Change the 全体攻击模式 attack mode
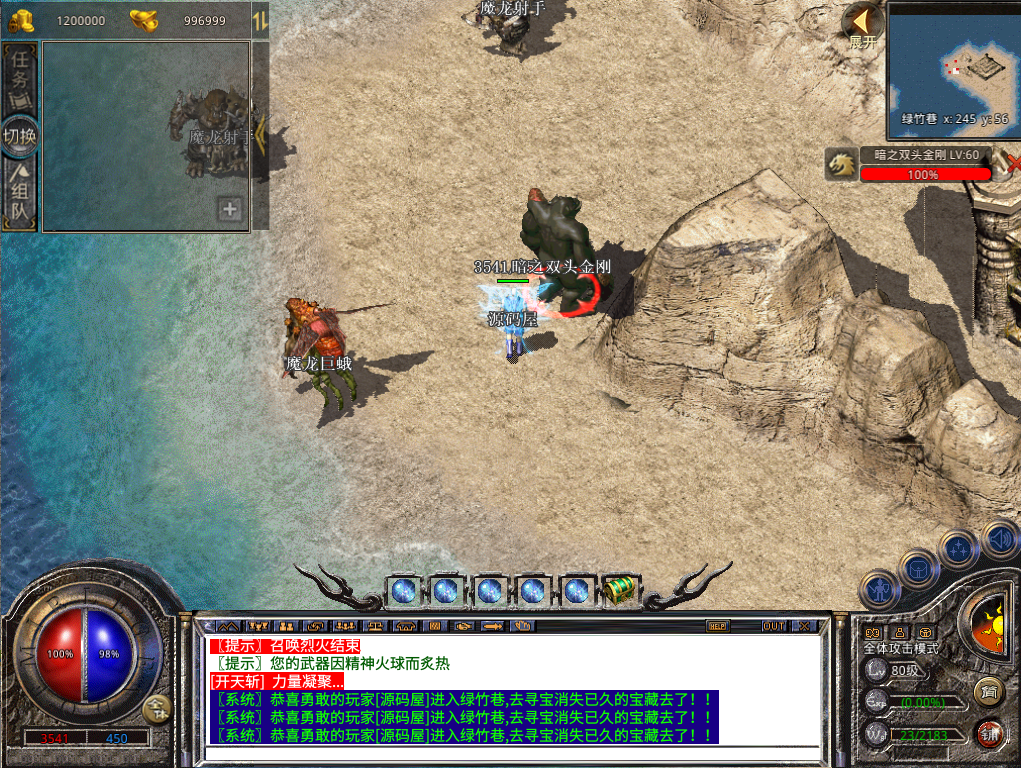Image resolution: width=1021 pixels, height=768 pixels. coord(900,648)
